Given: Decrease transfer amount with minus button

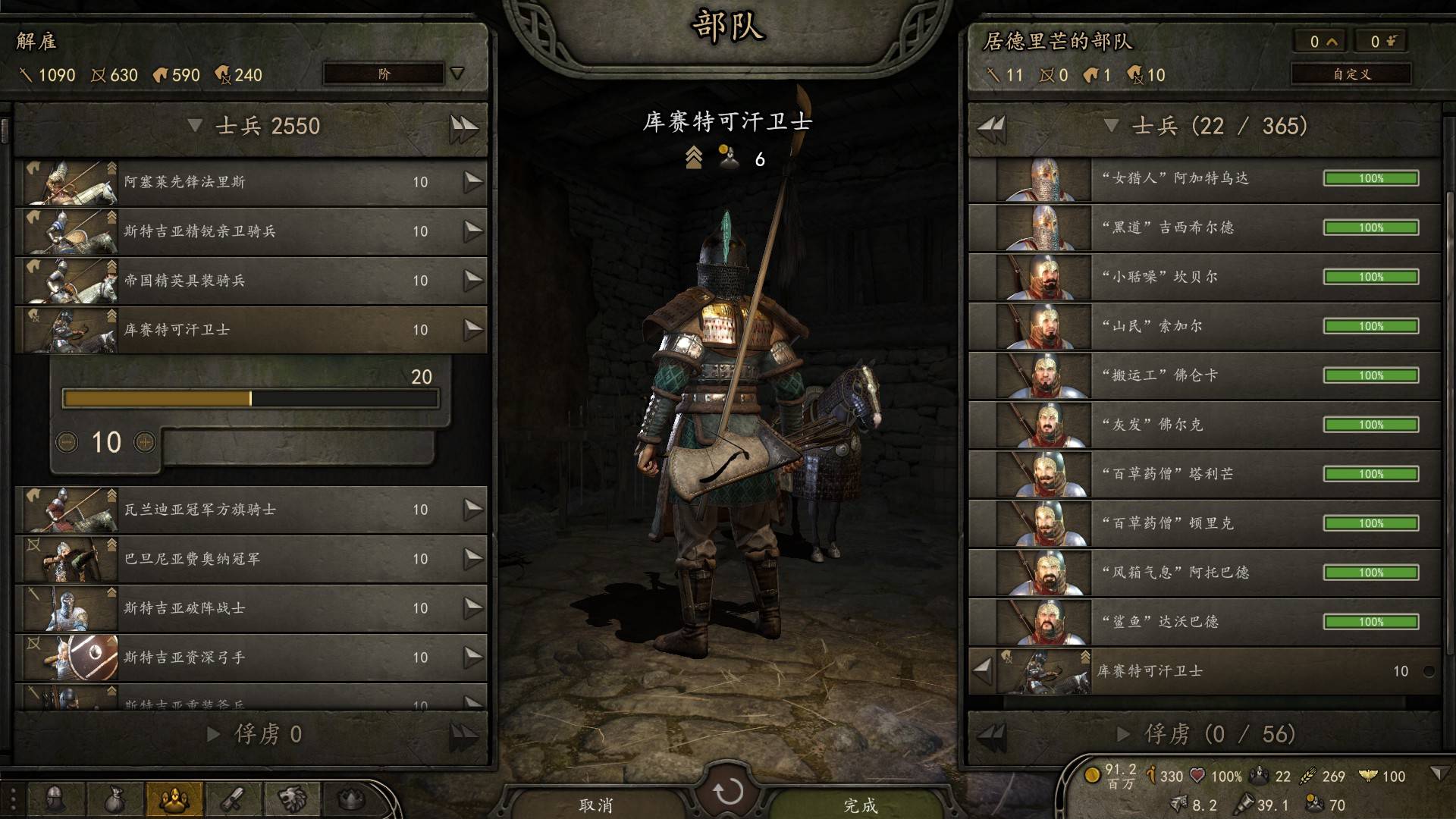Looking at the screenshot, I should (x=67, y=442).
